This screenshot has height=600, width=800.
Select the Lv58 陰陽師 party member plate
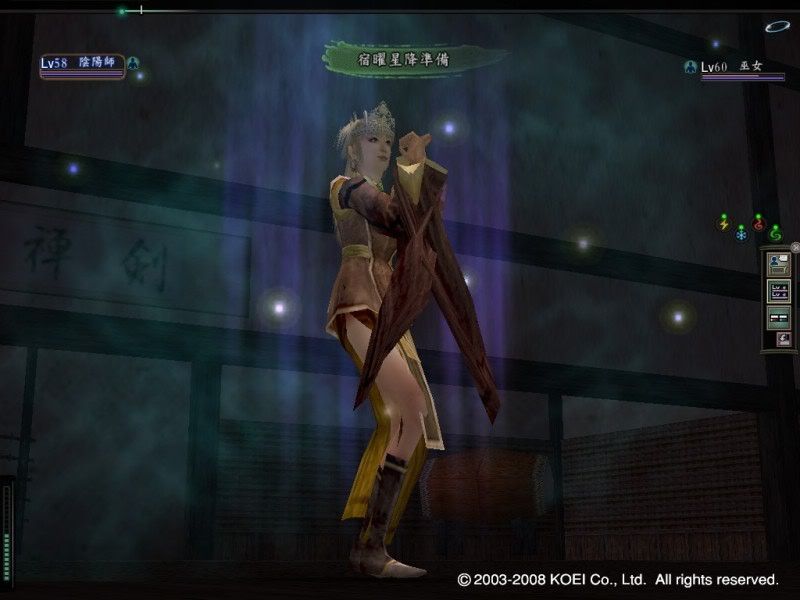point(82,65)
